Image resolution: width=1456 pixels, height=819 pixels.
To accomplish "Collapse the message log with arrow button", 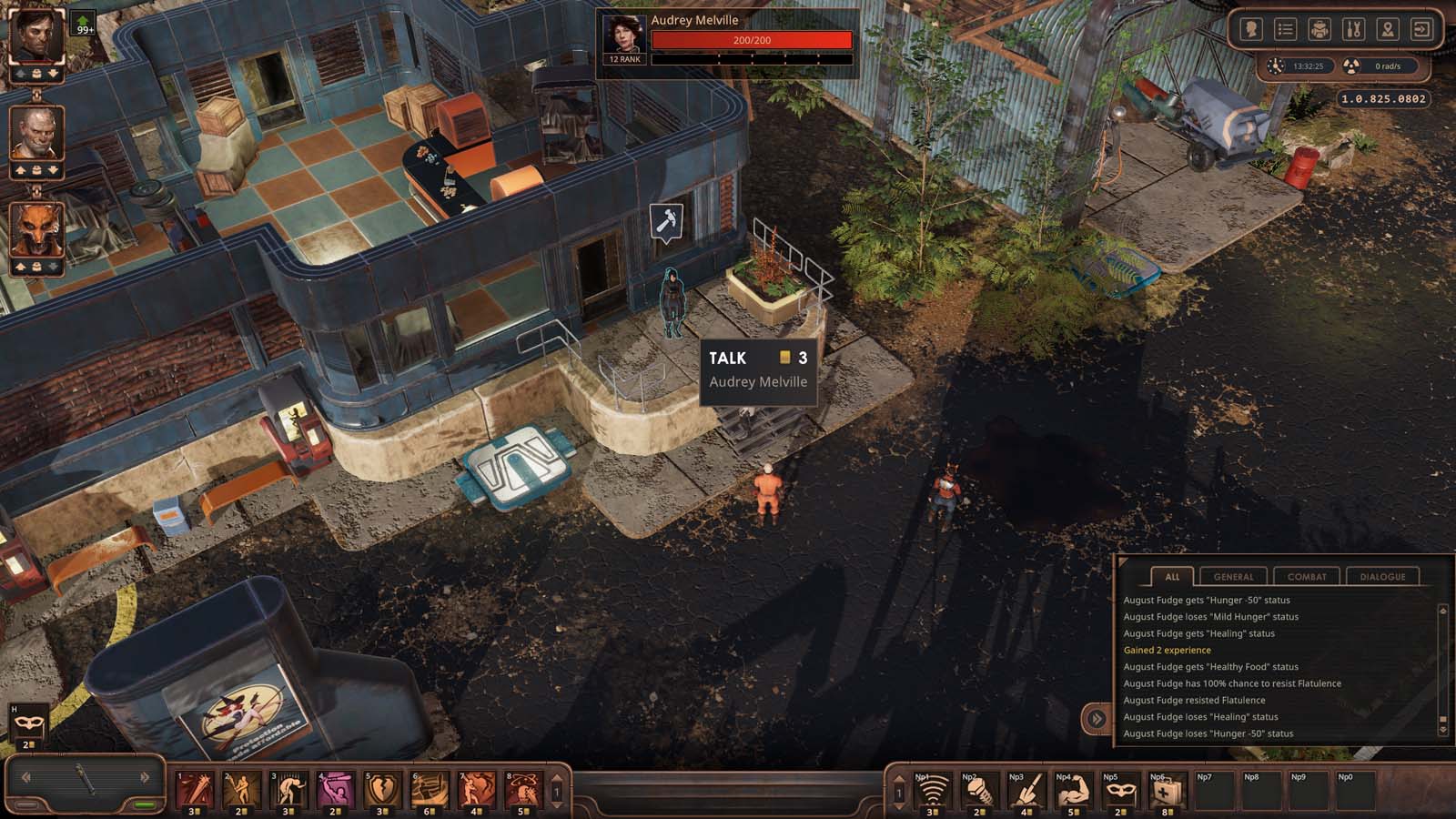I will [1097, 719].
